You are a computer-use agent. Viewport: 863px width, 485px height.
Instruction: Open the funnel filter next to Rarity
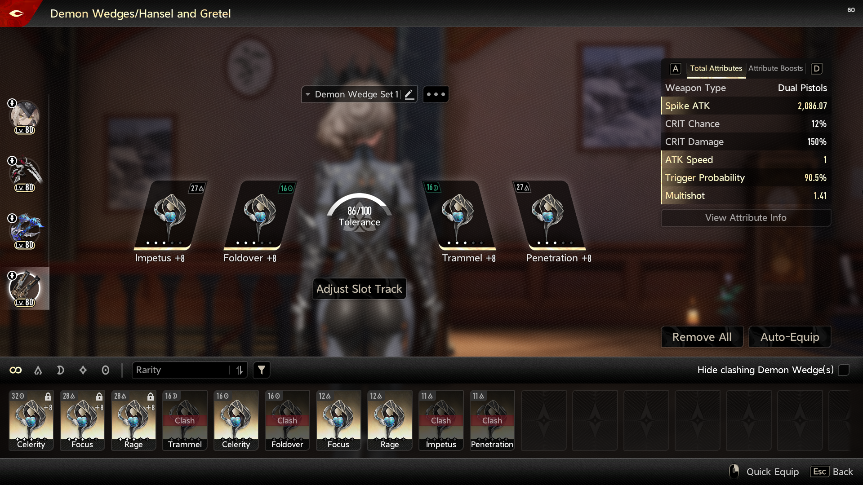pyautogui.click(x=261, y=370)
